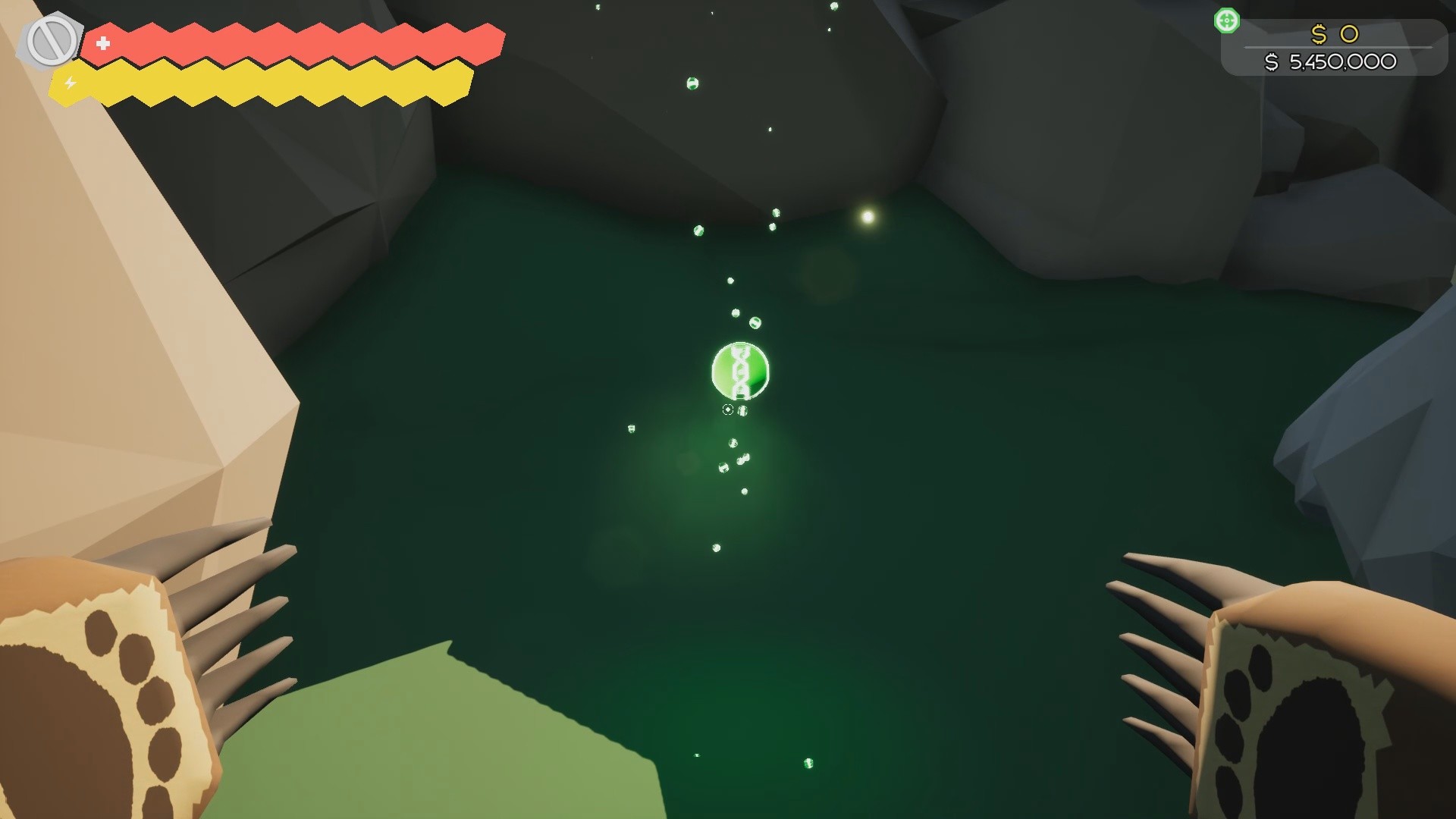The height and width of the screenshot is (819, 1456).
Task: Select the currency HUD tab top-right
Action: pyautogui.click(x=1335, y=47)
